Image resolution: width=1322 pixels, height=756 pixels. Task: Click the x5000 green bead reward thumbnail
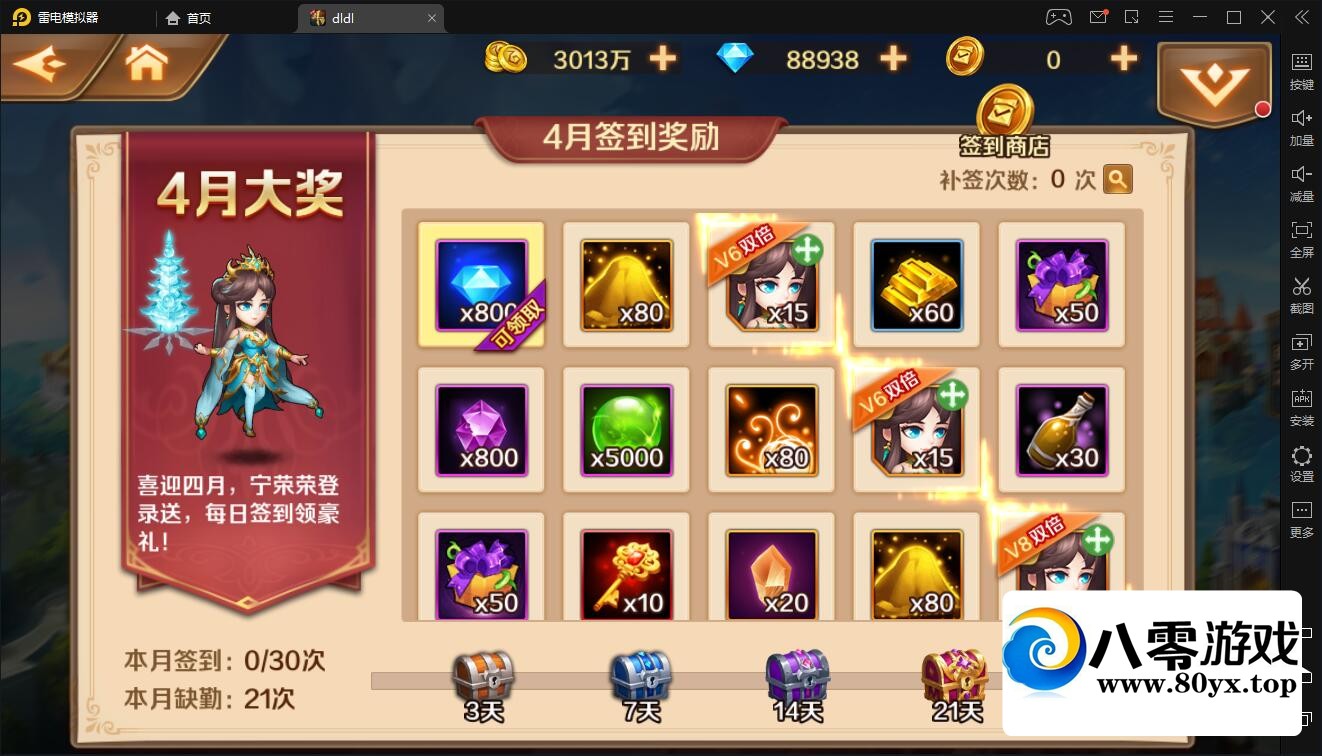(626, 429)
